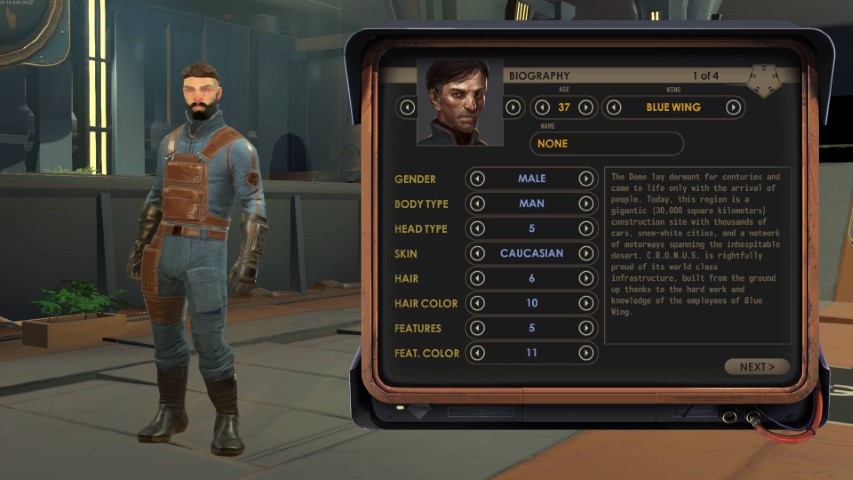Switch to the next wing after Blue Wing
This screenshot has height=480, width=853.
click(x=733, y=107)
